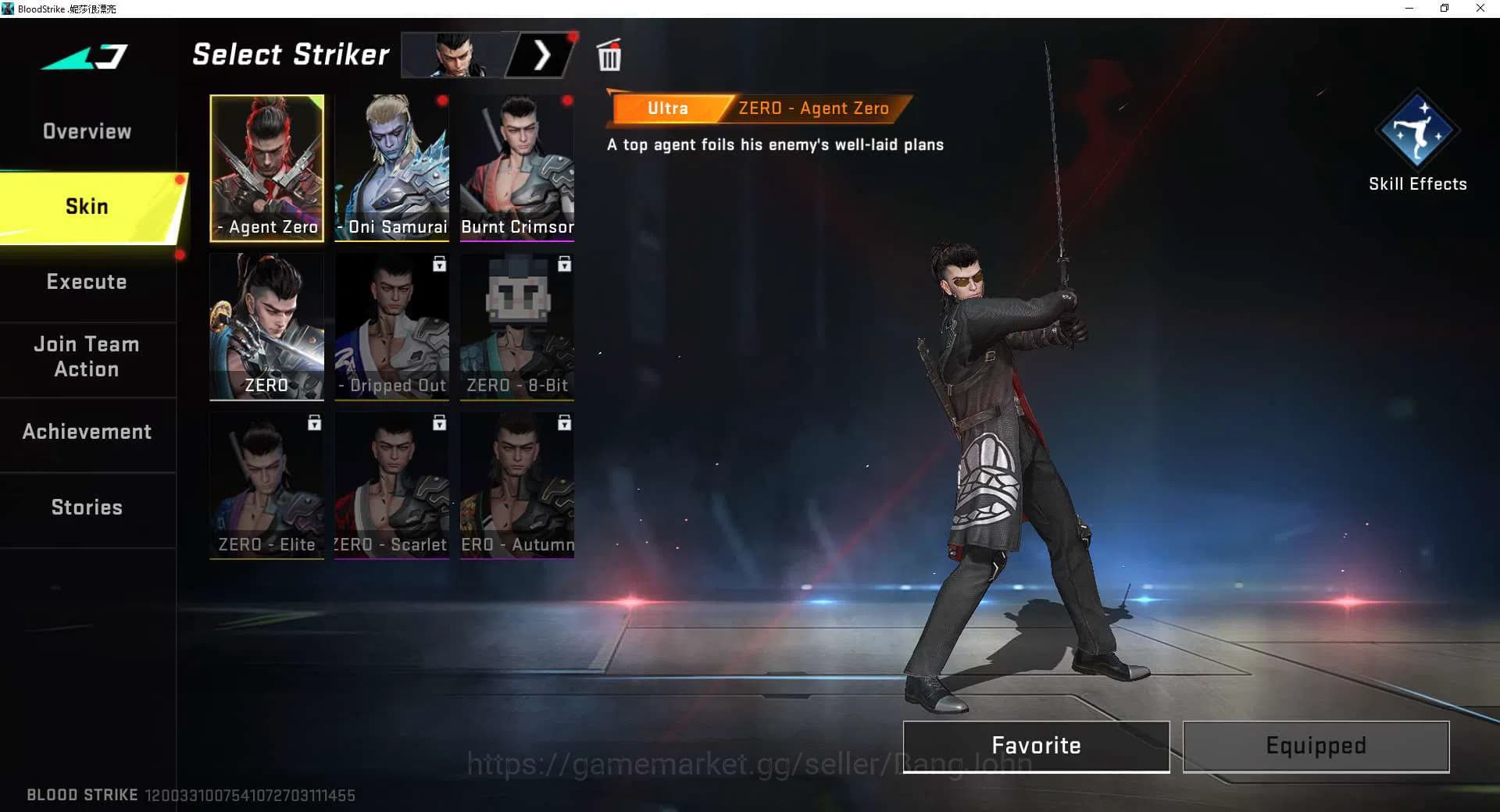1500x812 pixels.
Task: Click the lock icon on ZERO - 8-Bit
Action: (x=563, y=265)
